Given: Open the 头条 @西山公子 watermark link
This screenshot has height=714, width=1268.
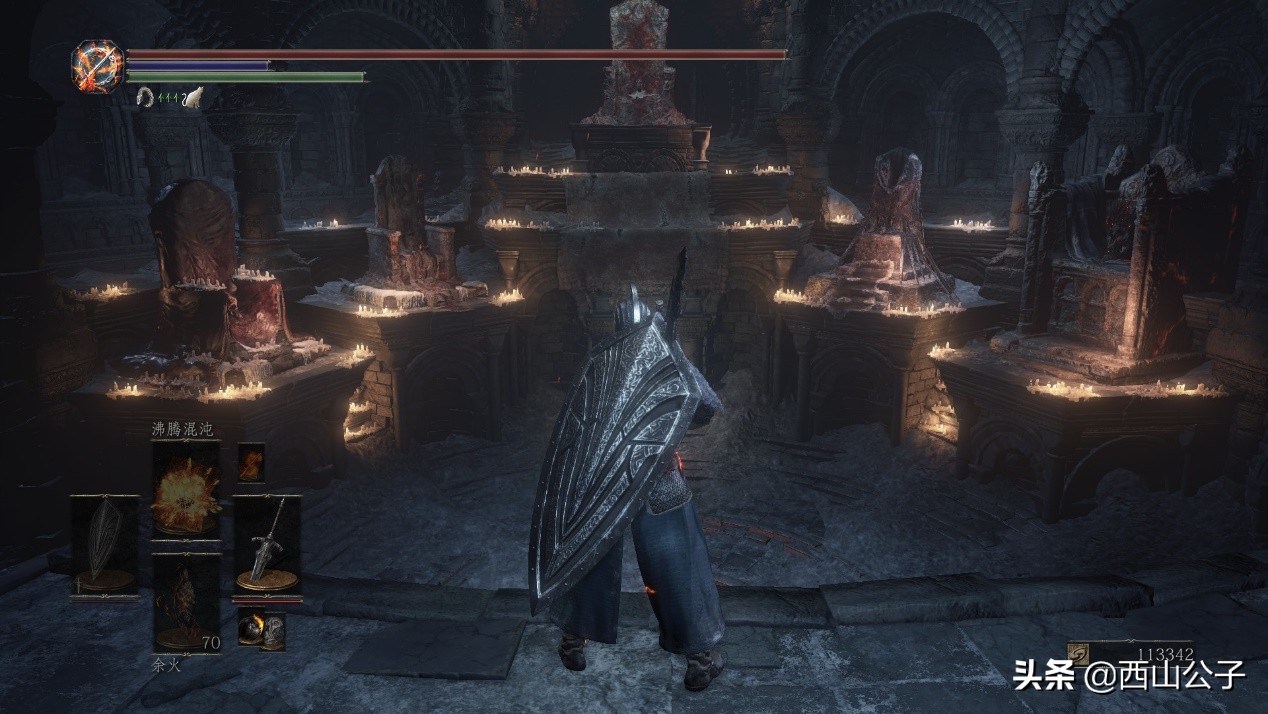Looking at the screenshot, I should (1130, 675).
